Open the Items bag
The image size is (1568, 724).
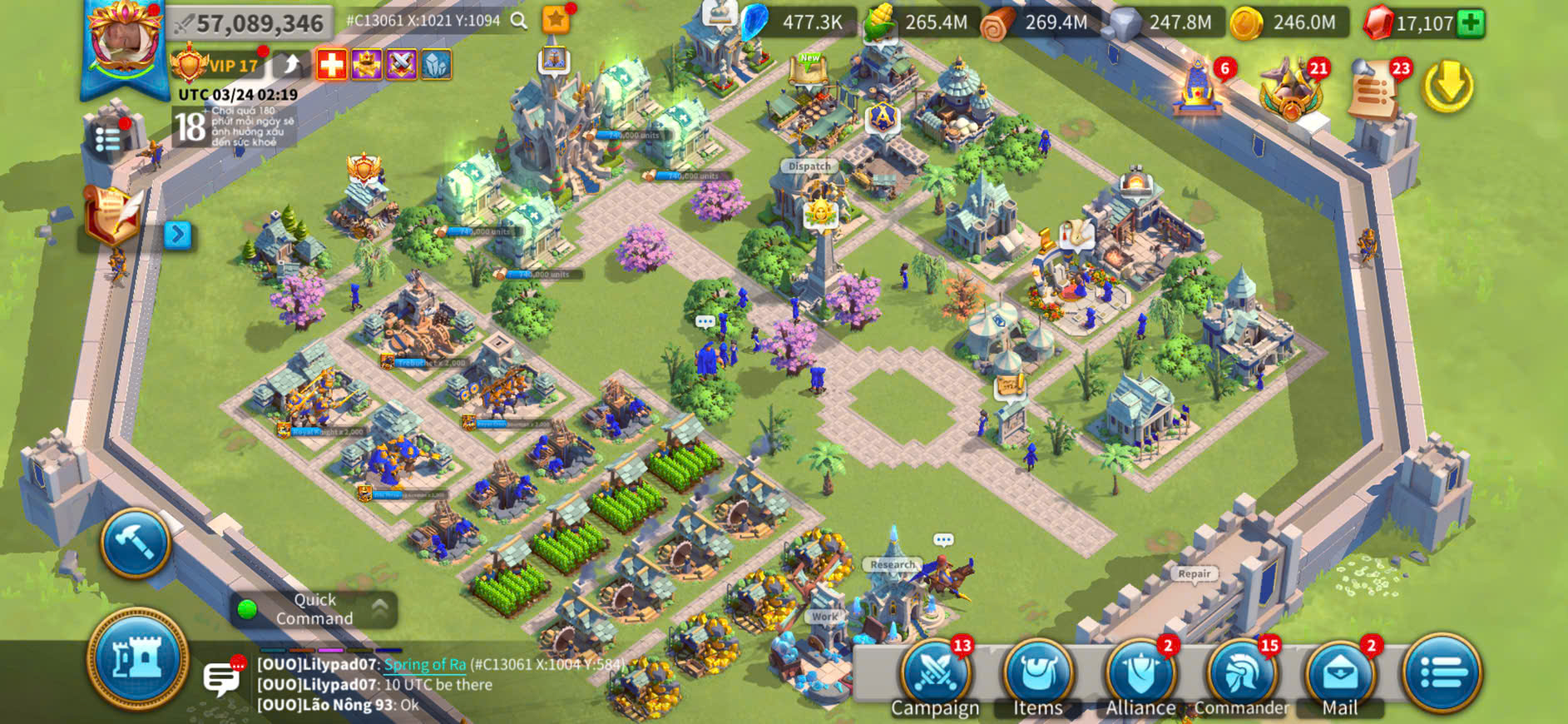pyautogui.click(x=1037, y=674)
